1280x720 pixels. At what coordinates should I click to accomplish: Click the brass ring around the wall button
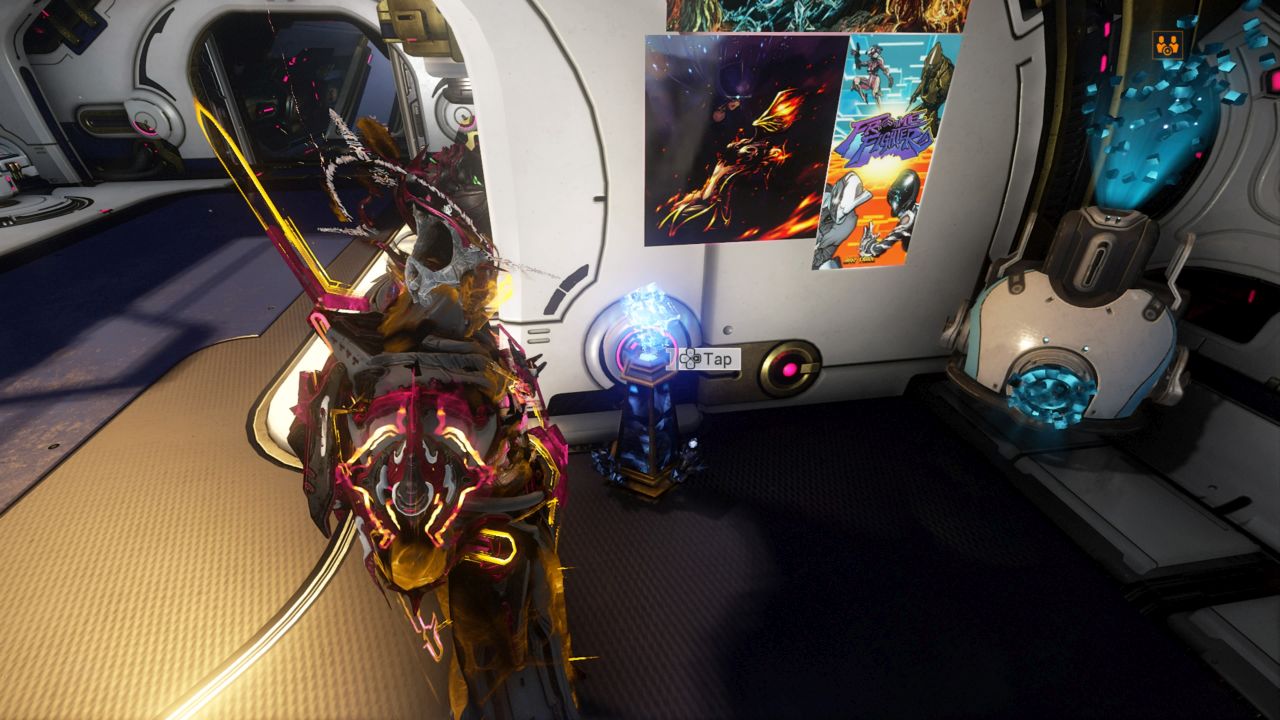[790, 368]
